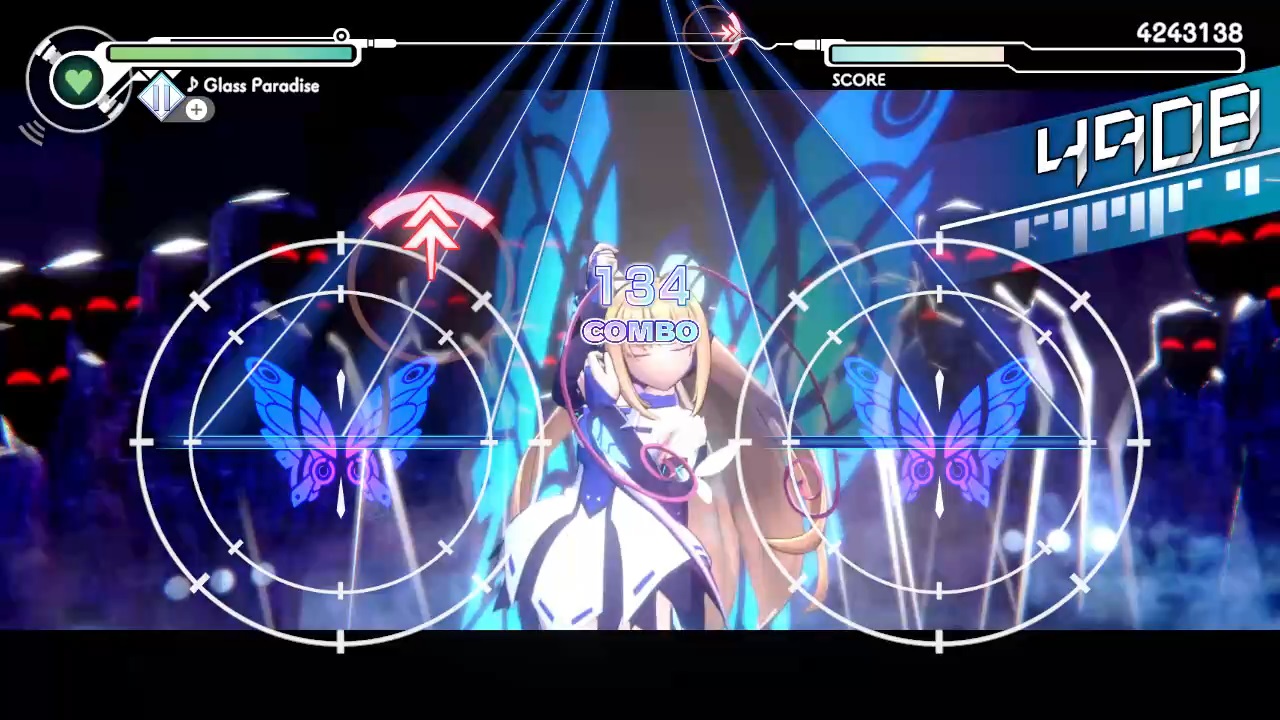The height and width of the screenshot is (720, 1280).
Task: Toggle the left butterfly target reticle
Action: pos(340,440)
